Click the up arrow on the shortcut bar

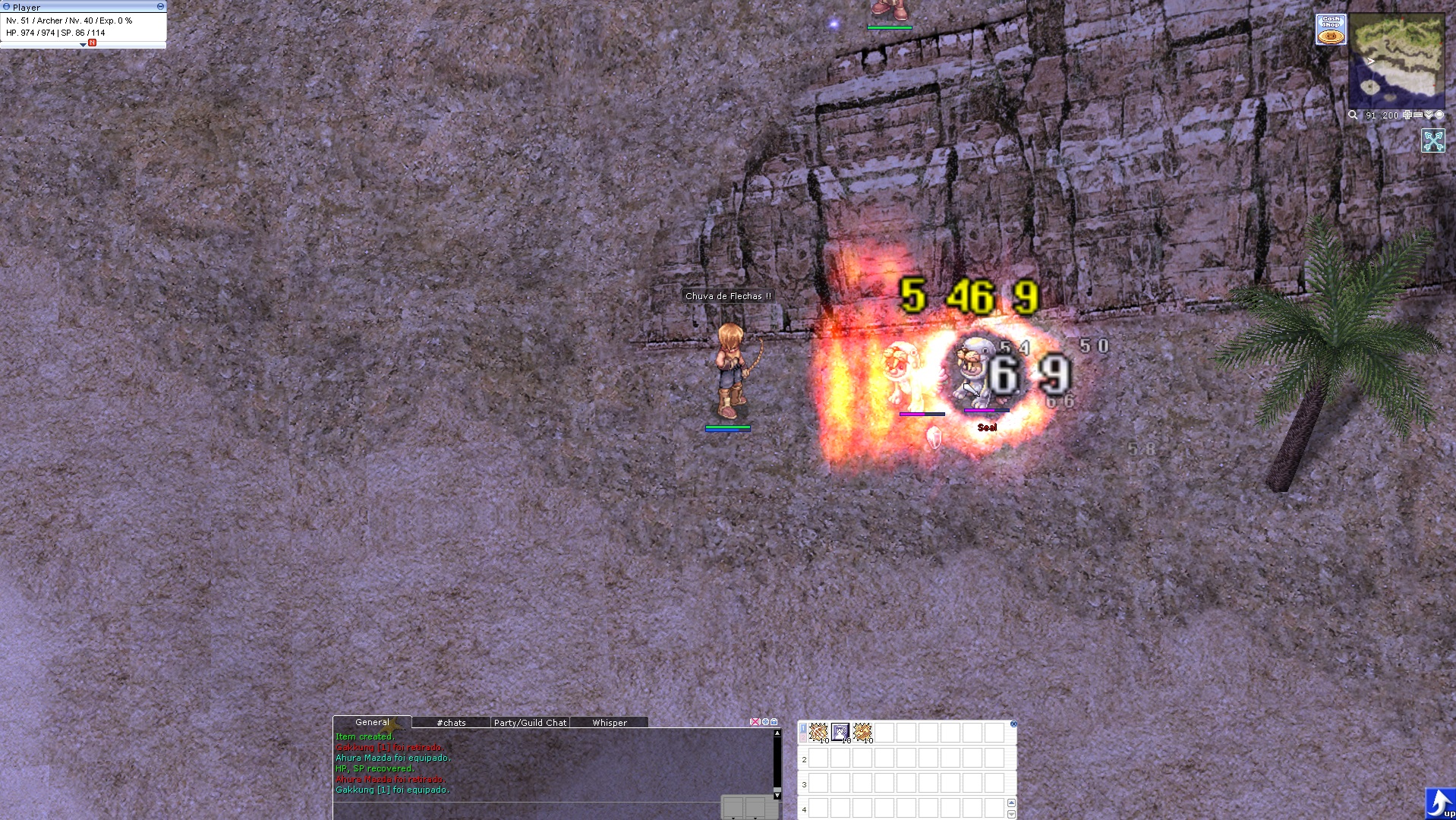click(1012, 803)
